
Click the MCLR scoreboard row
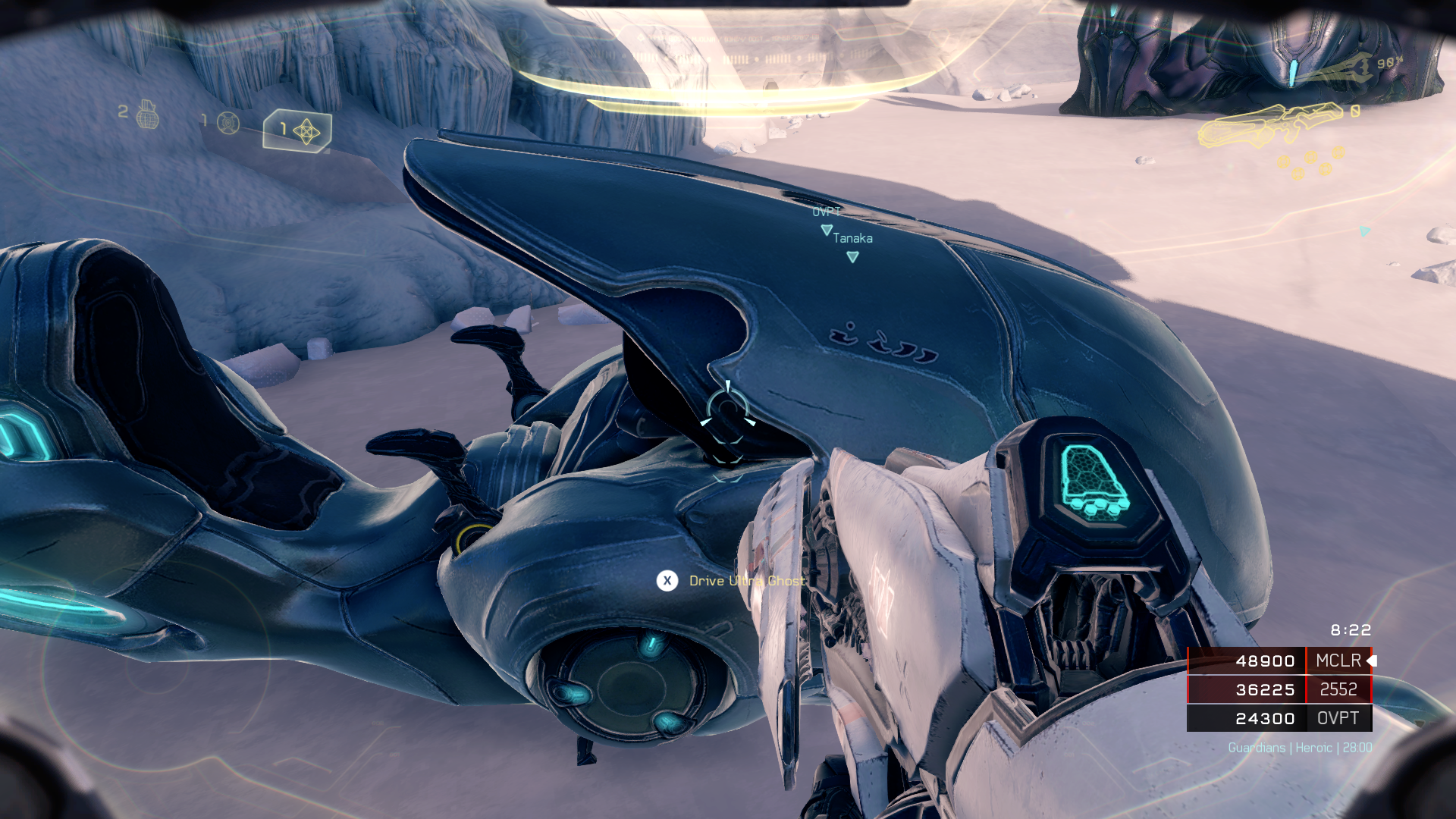[1279, 661]
